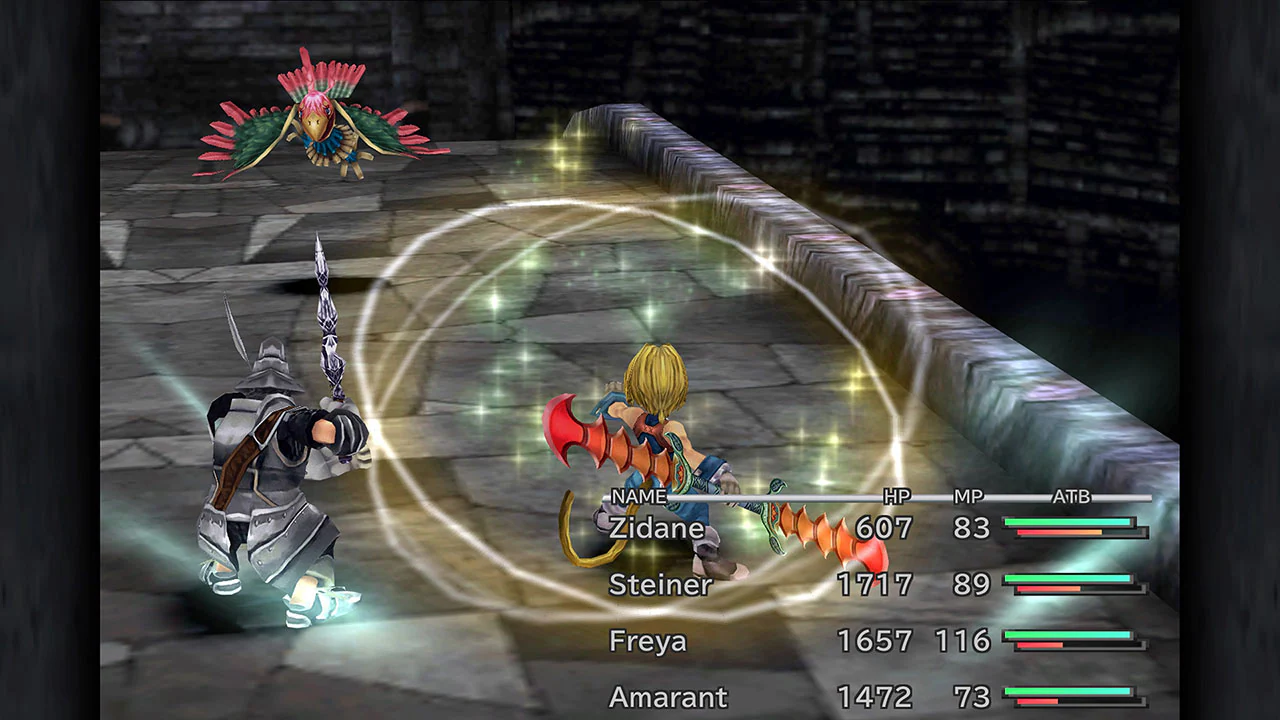
Task: Click Zidane's HP value of 607
Action: [884, 528]
